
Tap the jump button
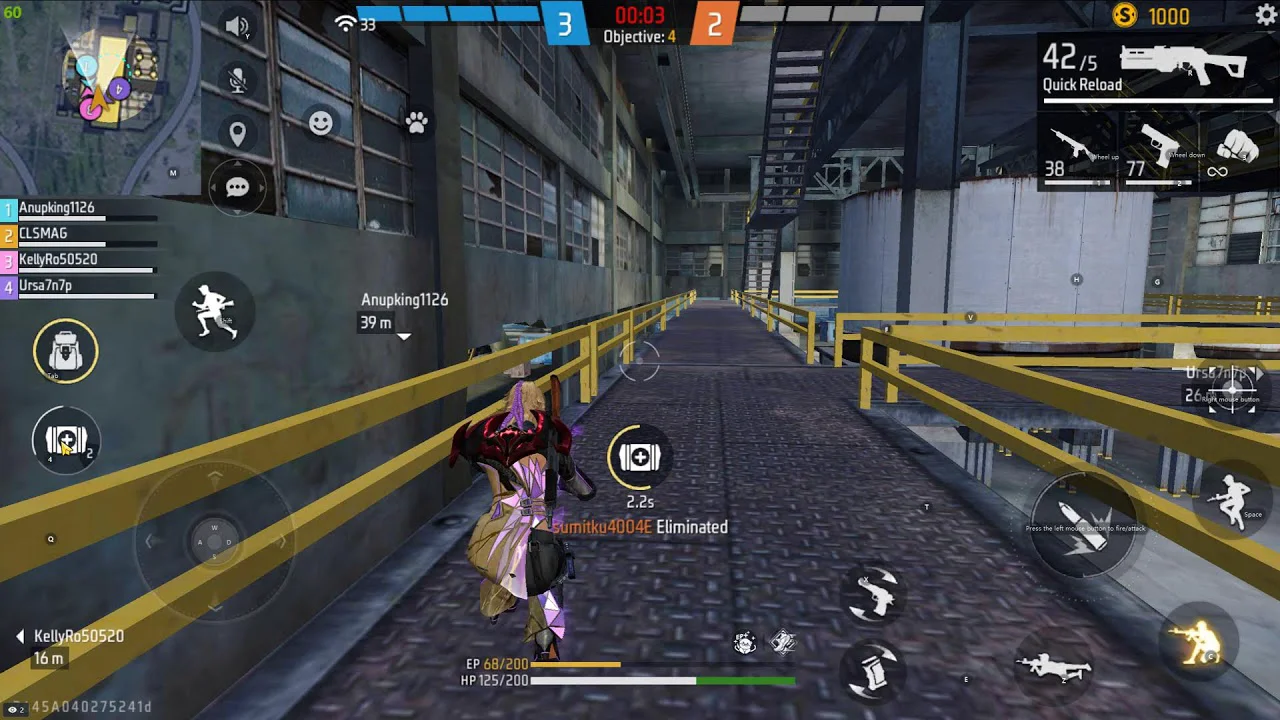pos(1232,498)
